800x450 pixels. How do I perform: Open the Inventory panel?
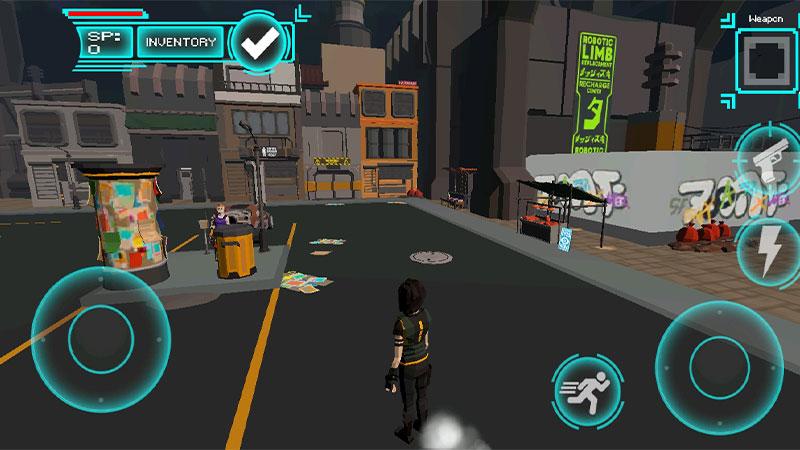(x=180, y=42)
